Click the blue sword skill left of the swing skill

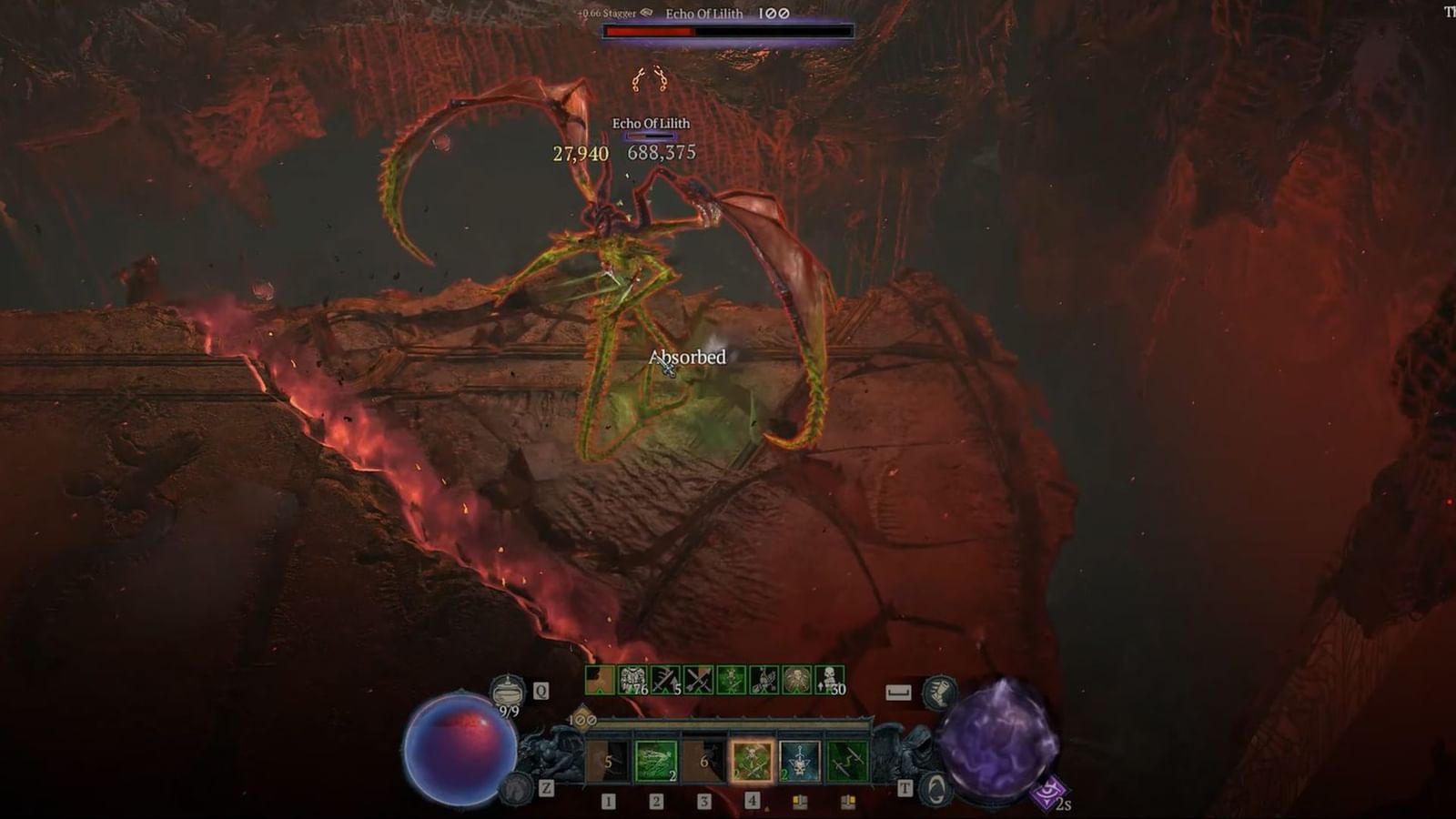798,761
